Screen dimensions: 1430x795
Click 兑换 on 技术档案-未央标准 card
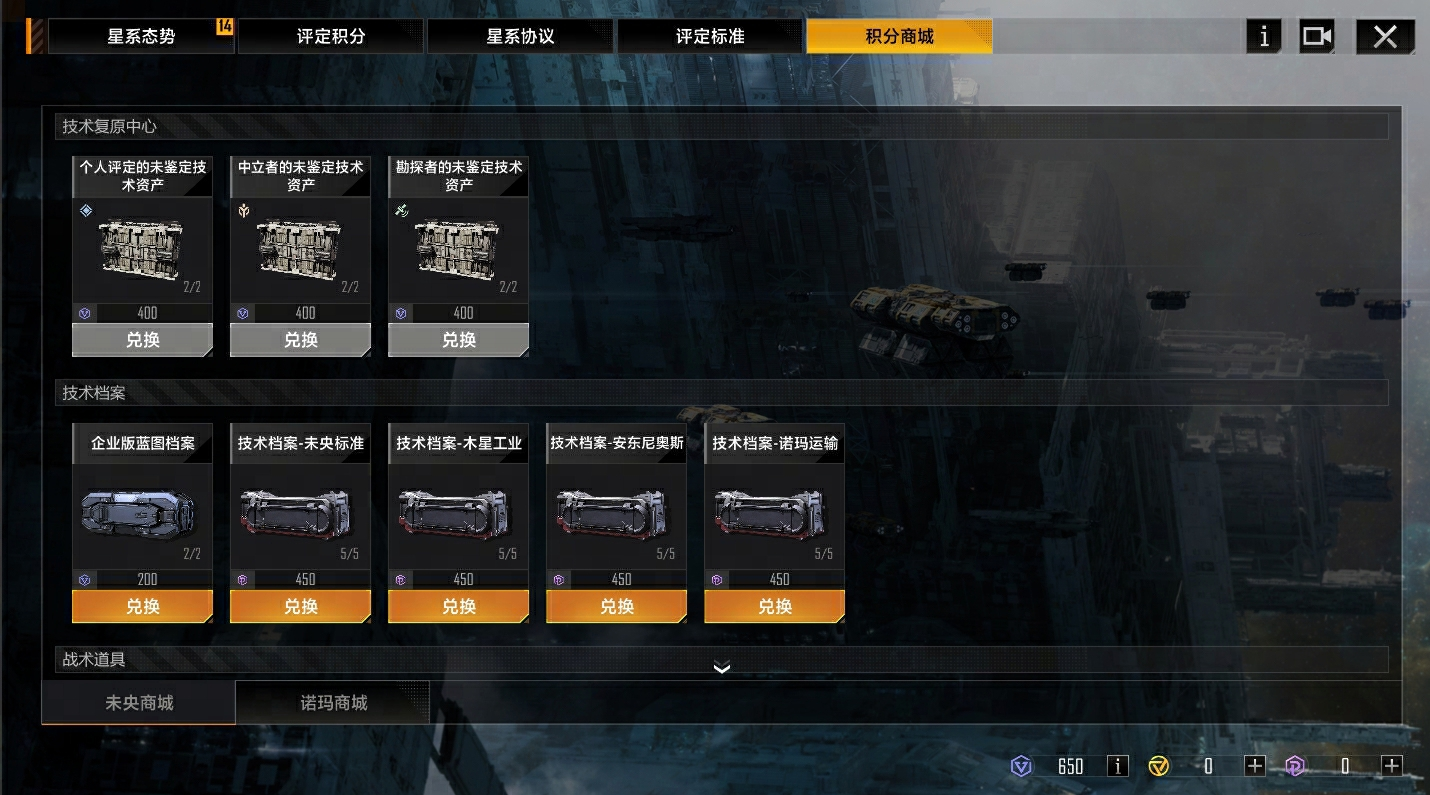click(x=299, y=605)
